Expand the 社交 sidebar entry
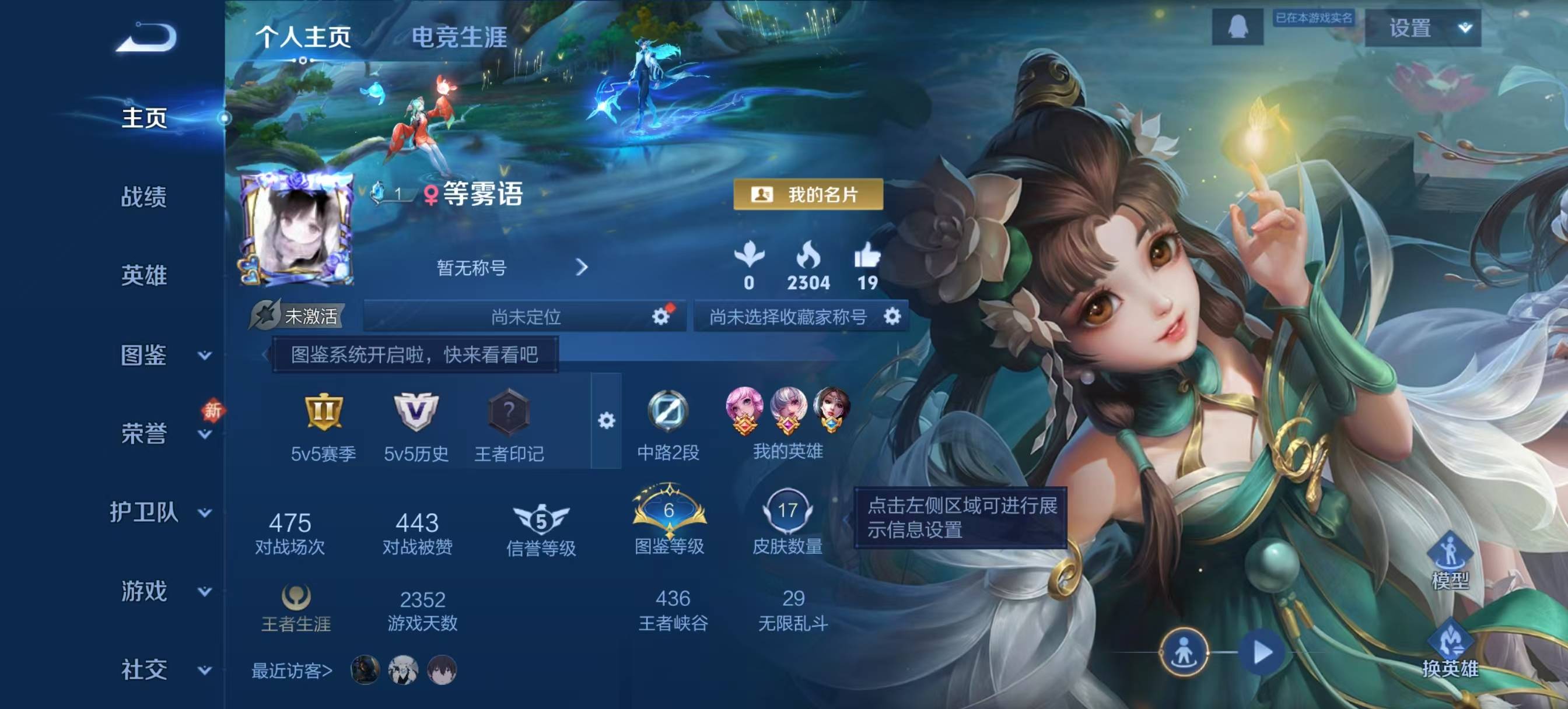 [x=163, y=669]
